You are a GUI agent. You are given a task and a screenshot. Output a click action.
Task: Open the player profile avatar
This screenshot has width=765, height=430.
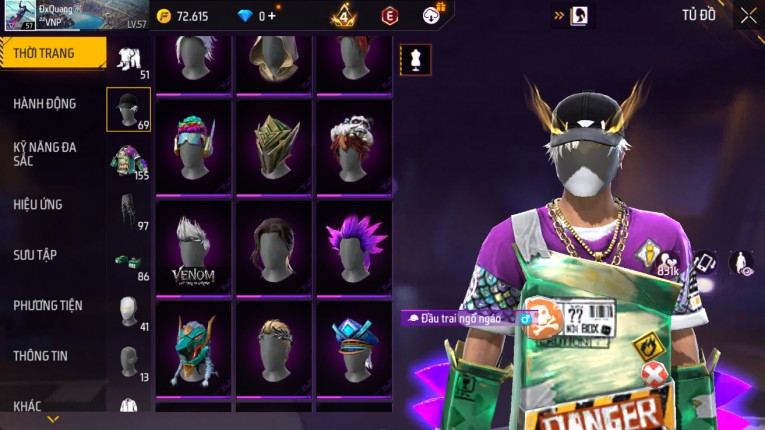coord(20,15)
